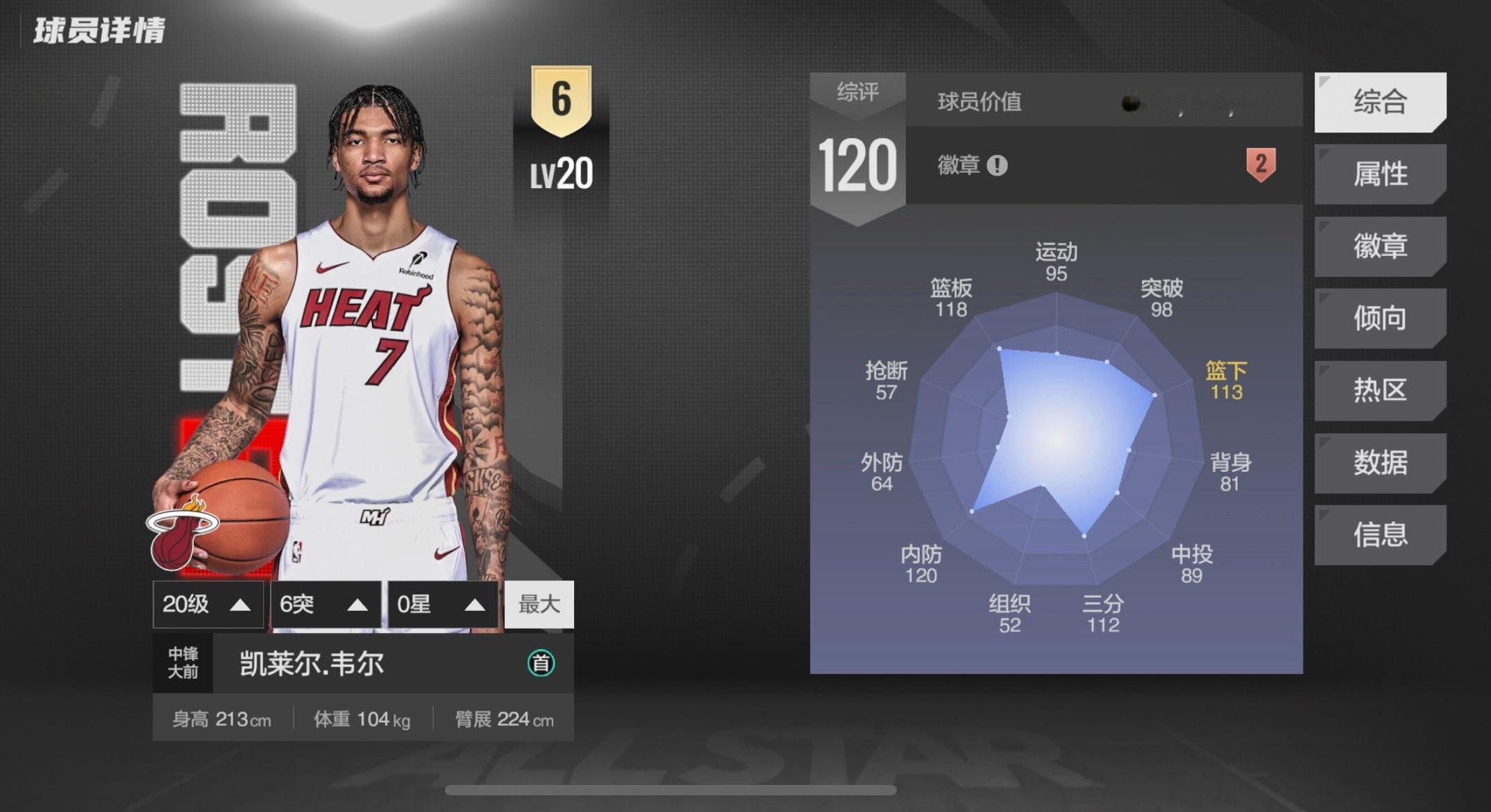
Task: Select the 徽章 tab on the right
Action: (x=1379, y=246)
